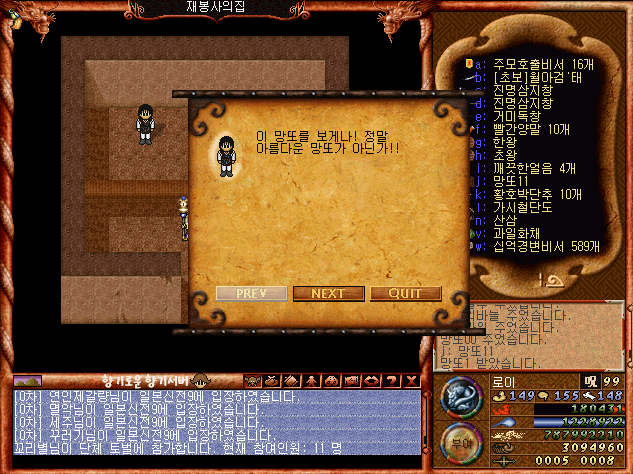This screenshot has height=474, width=633.
Task: Click the dragon emblem orb
Action: click(x=459, y=397)
